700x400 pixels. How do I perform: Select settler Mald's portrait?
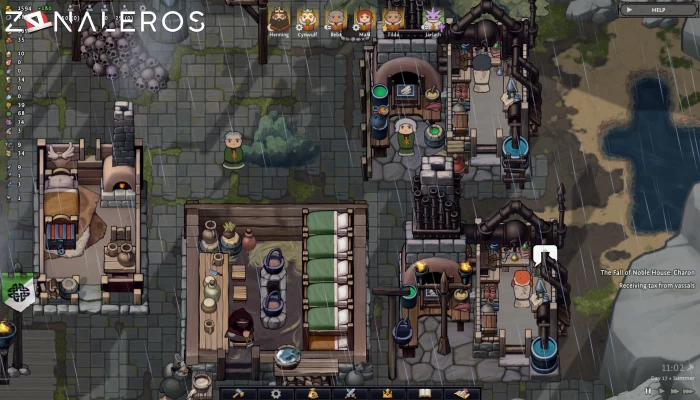pyautogui.click(x=364, y=18)
